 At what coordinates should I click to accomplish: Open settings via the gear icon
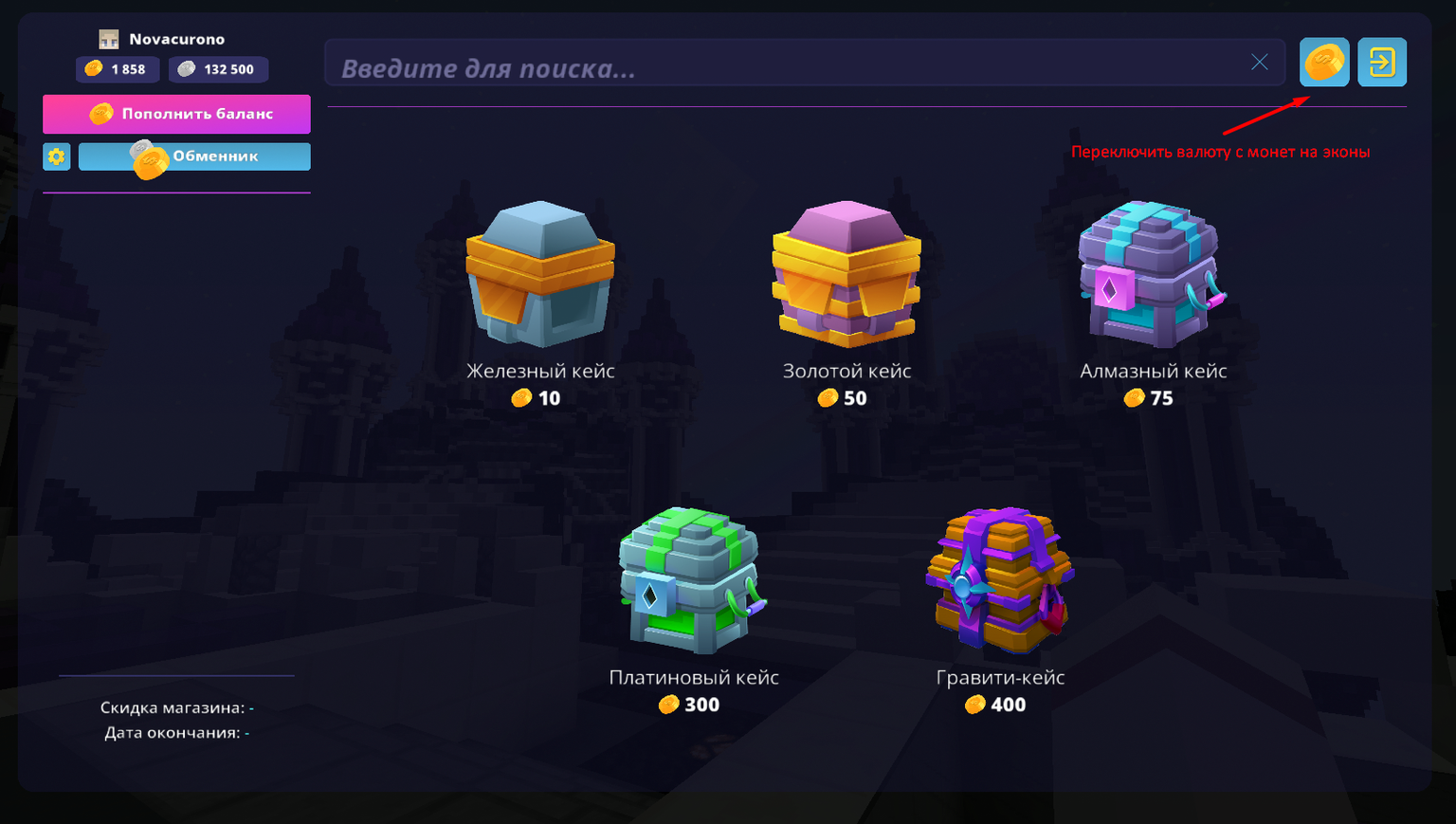57,156
